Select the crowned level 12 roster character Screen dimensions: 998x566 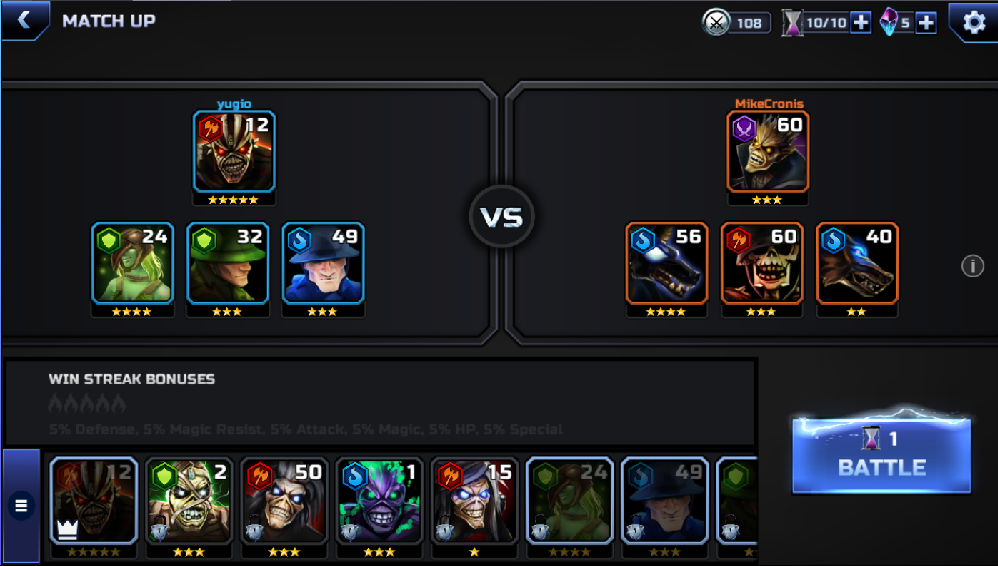tap(94, 501)
